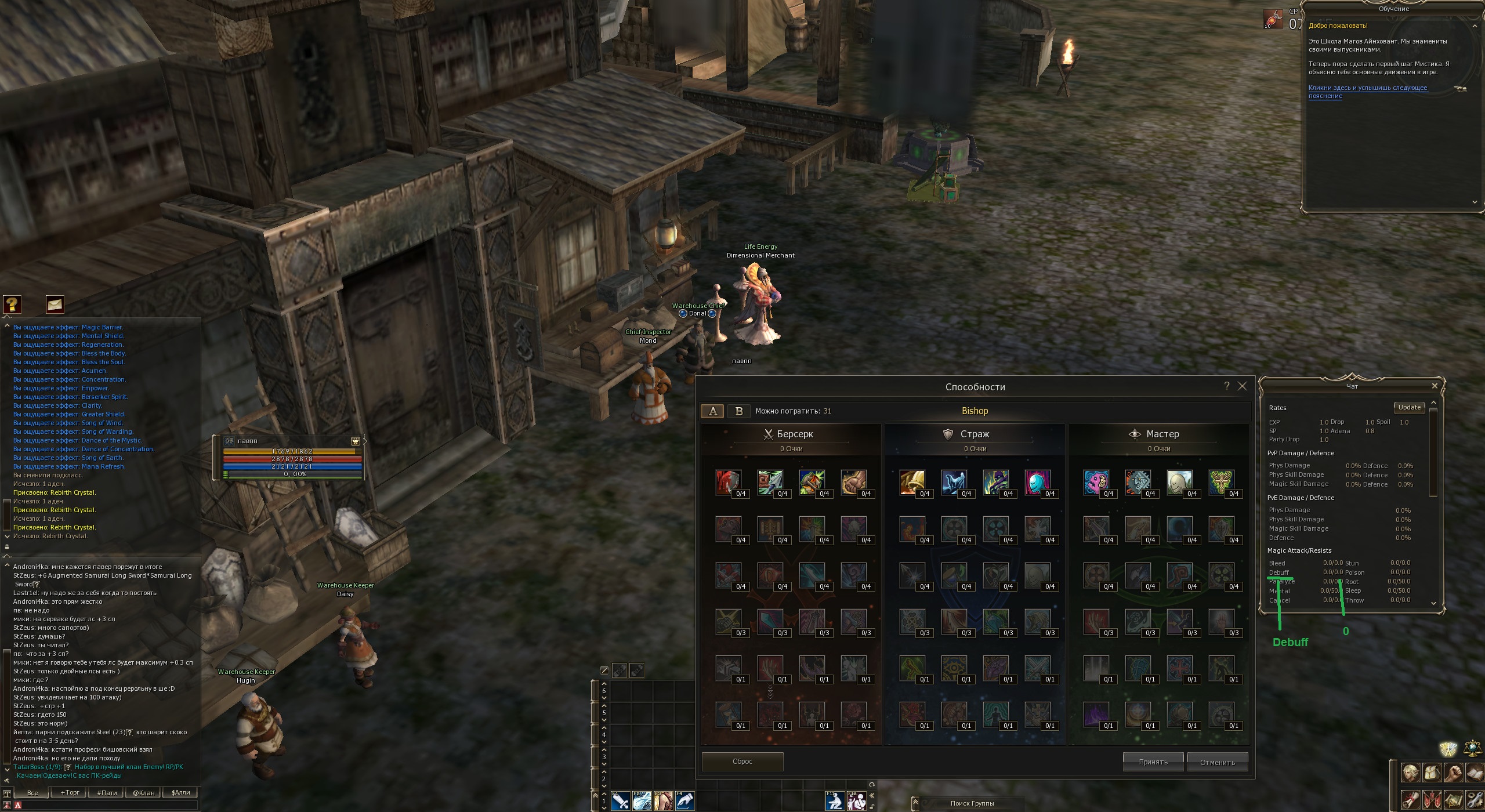
Task: Choose the golden bell Guardian ability
Action: [x=912, y=482]
